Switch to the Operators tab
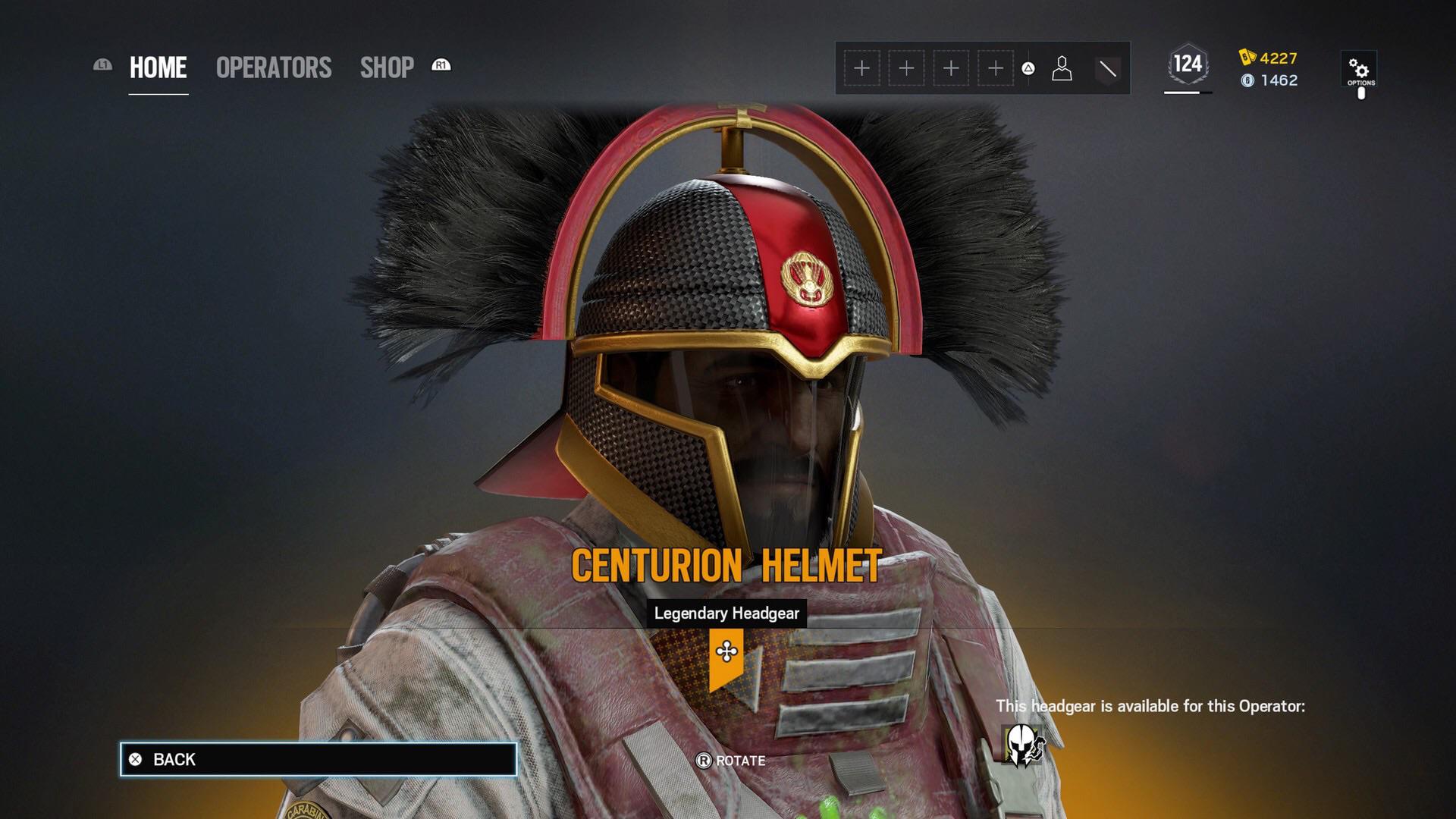The image size is (1456, 819). [x=273, y=67]
